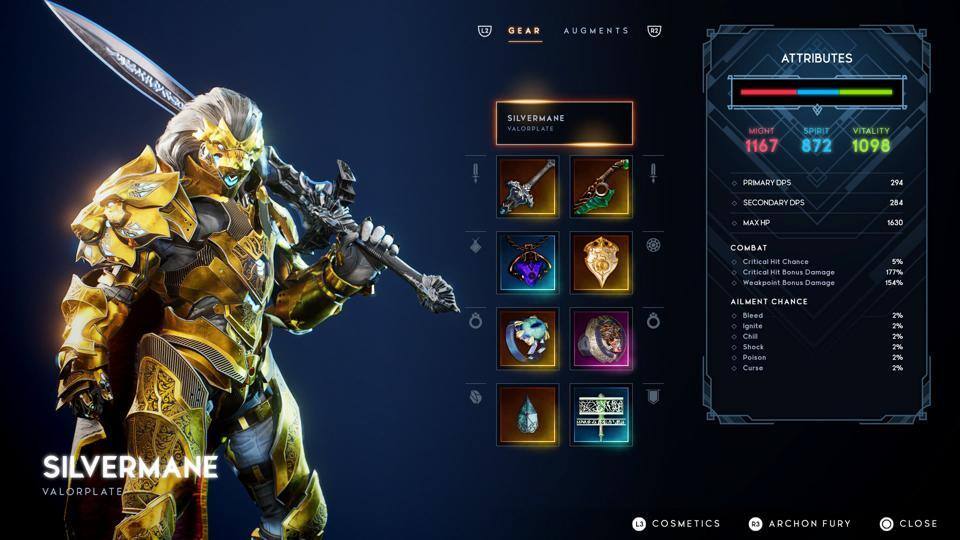Select the Silvermane Valorplate slot
This screenshot has width=960, height=540.
pos(564,123)
